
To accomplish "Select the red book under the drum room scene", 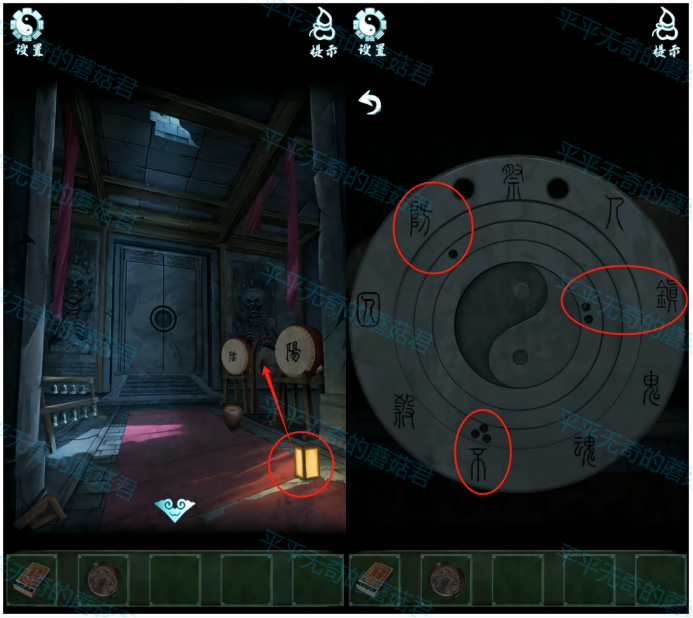I will point(31,579).
